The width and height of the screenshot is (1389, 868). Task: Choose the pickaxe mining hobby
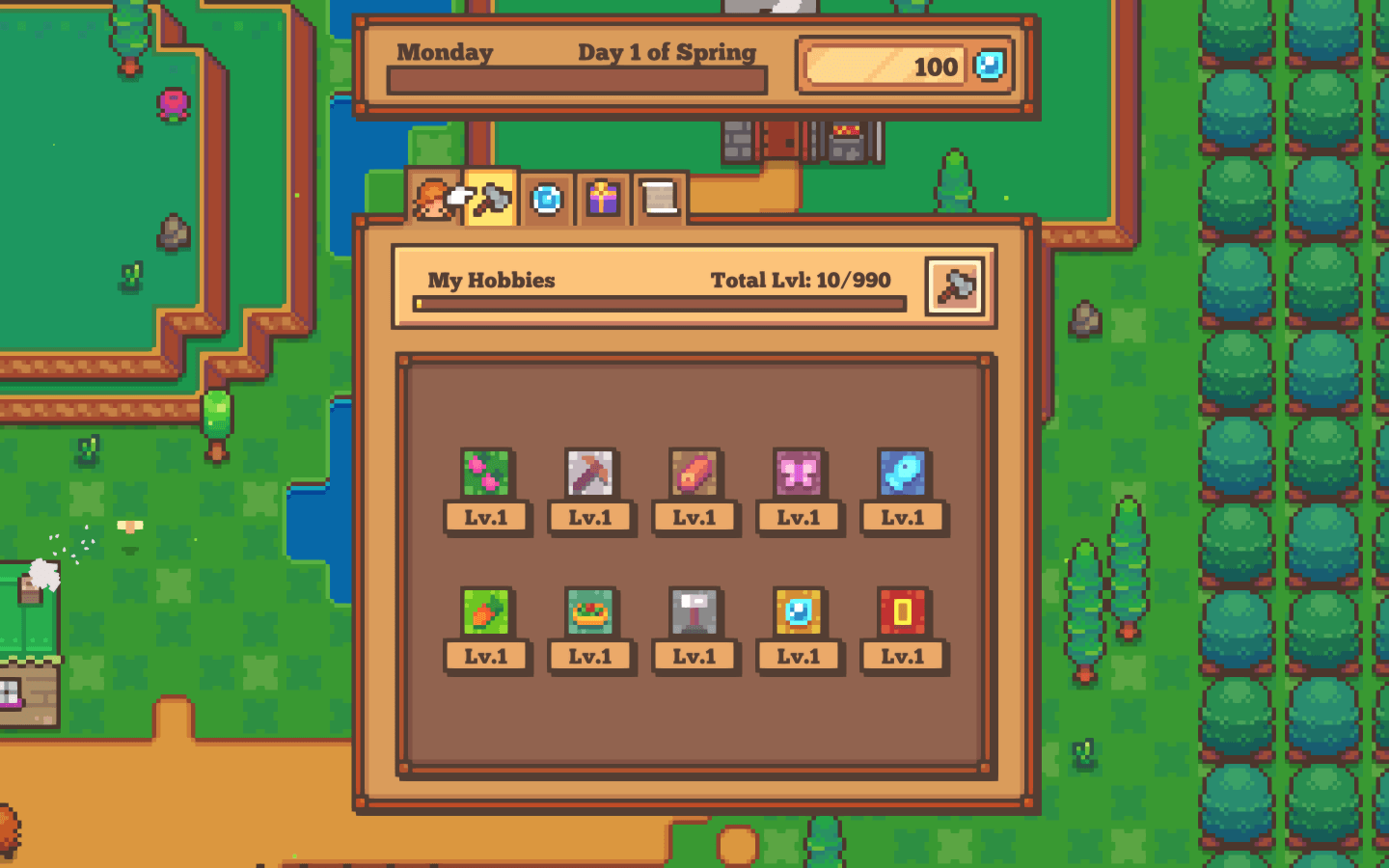click(x=590, y=474)
